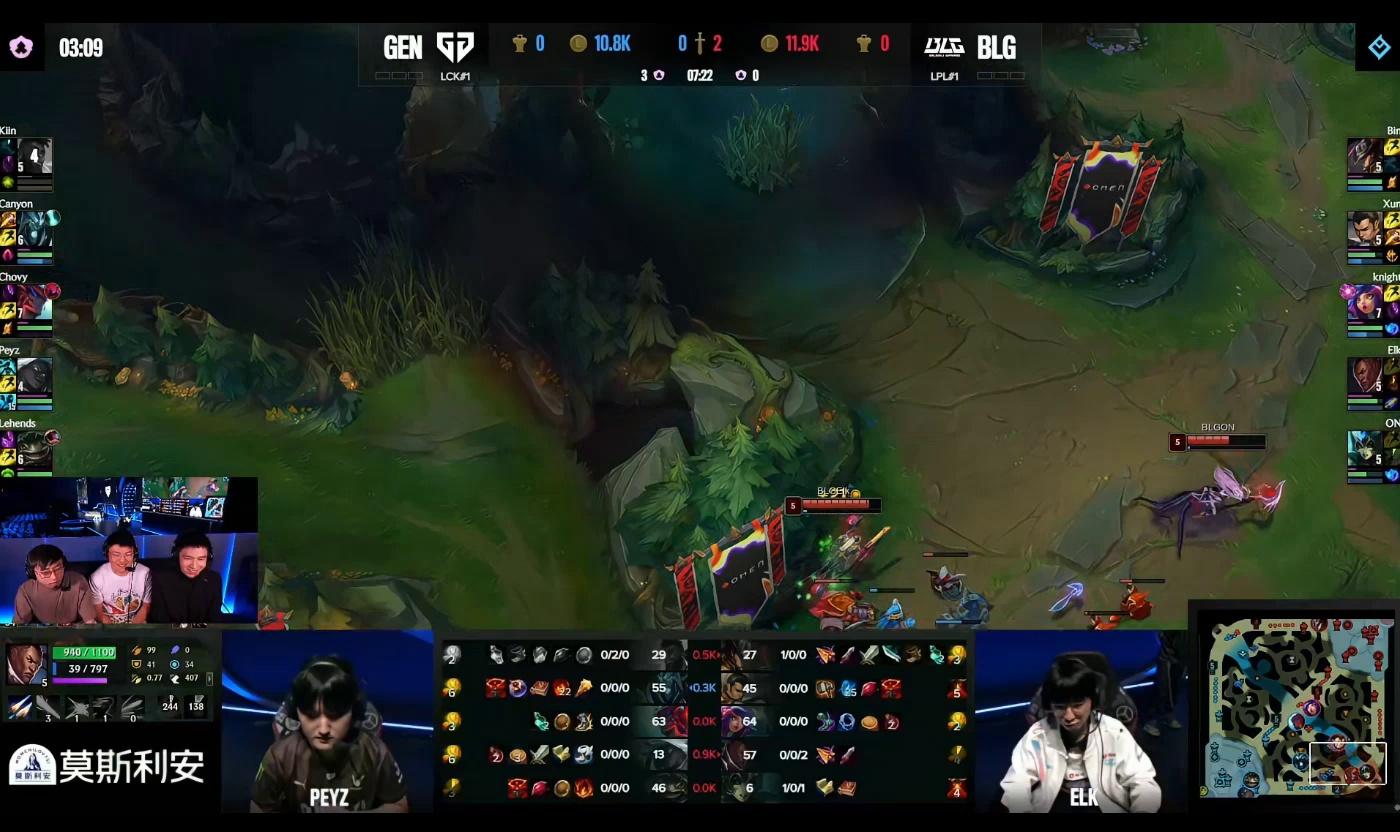The height and width of the screenshot is (832, 1400).
Task: Click the minimap
Action: [x=1297, y=703]
